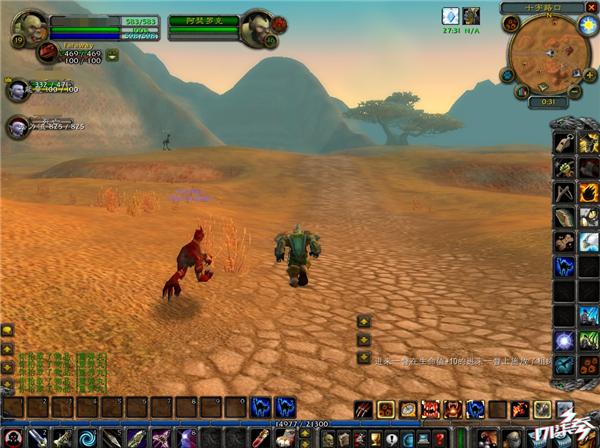600x448 pixels.
Task: Click the circular minimap
Action: 546,54
